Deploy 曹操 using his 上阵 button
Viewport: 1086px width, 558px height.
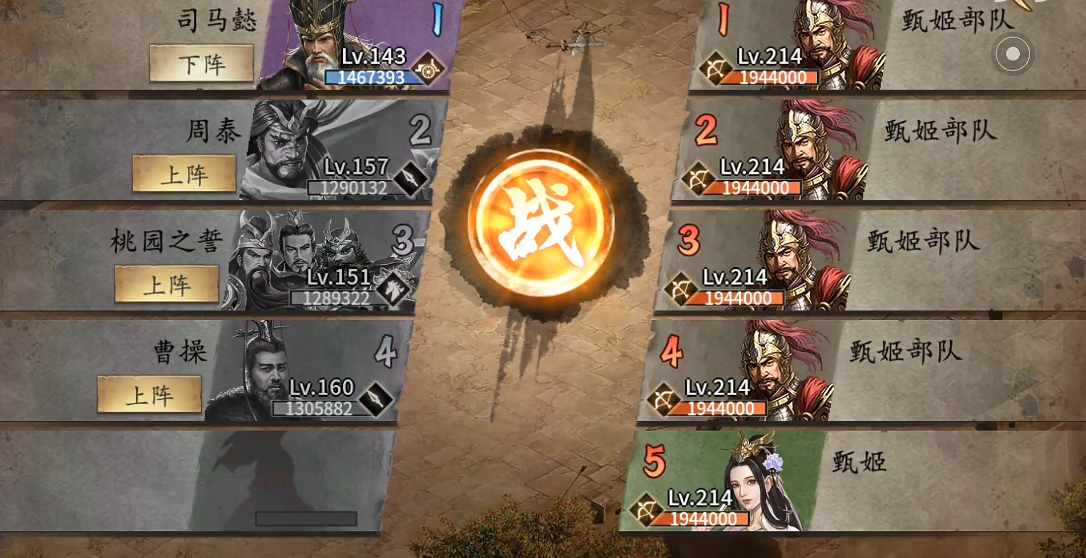(149, 394)
